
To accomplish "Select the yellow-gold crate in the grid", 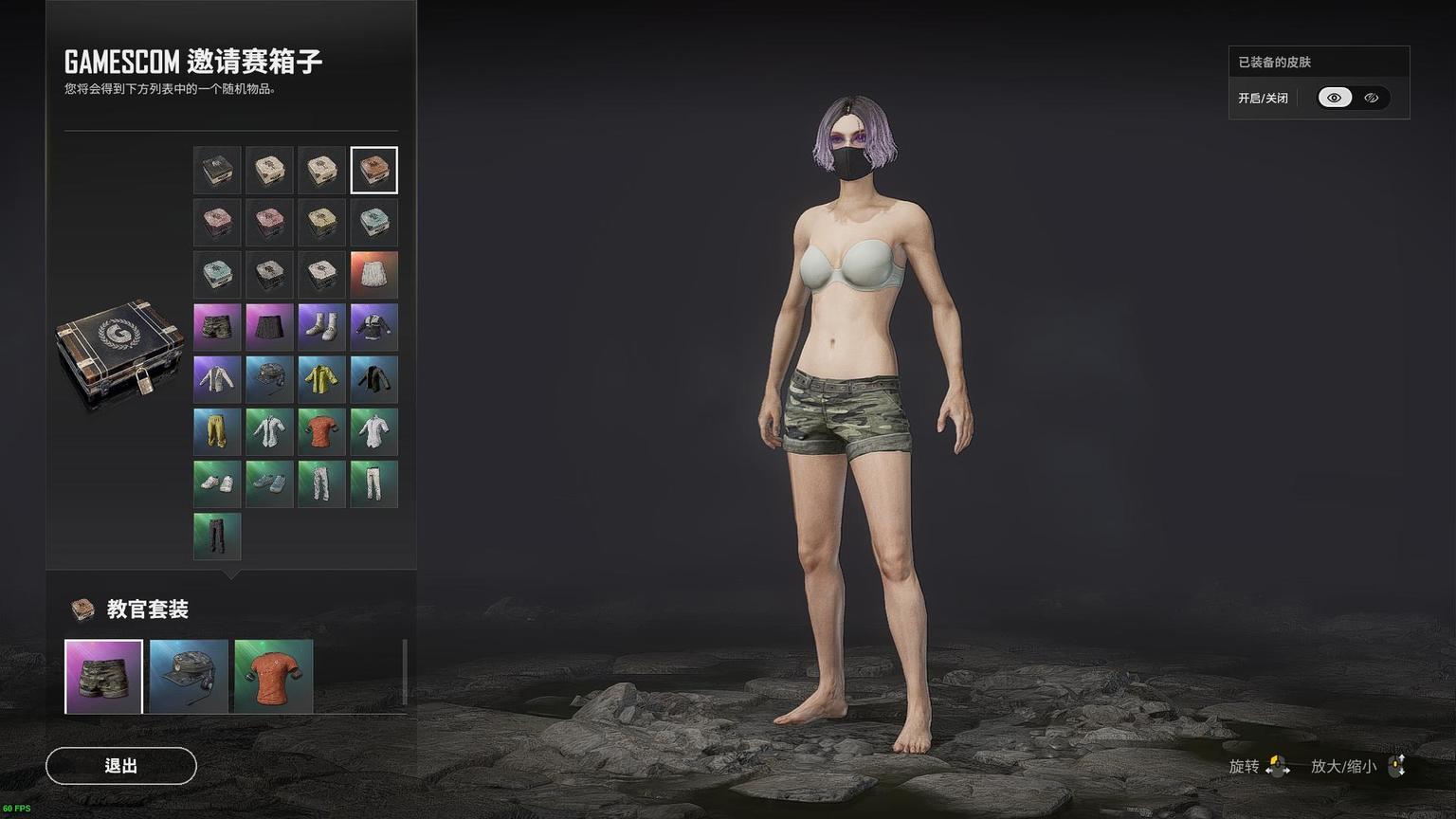I will pyautogui.click(x=321, y=223).
